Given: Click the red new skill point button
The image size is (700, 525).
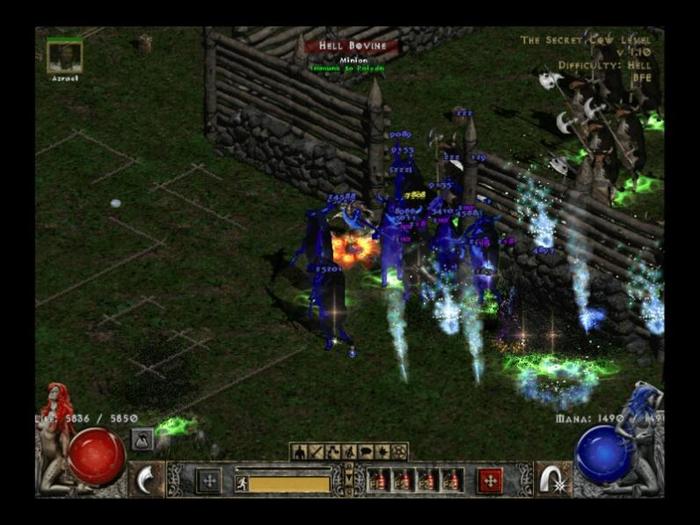Looking at the screenshot, I should tap(490, 481).
